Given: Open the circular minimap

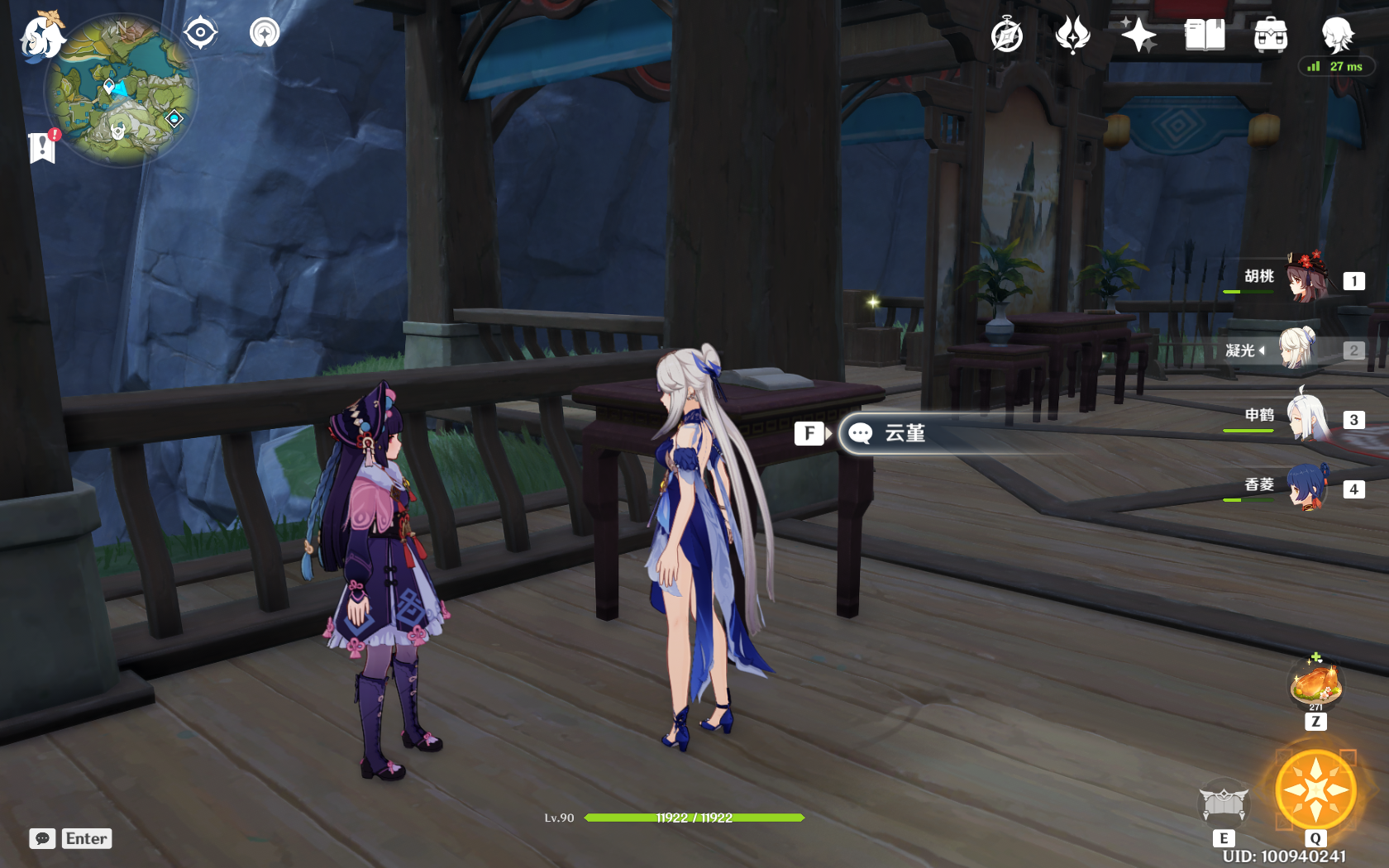Looking at the screenshot, I should (121, 91).
